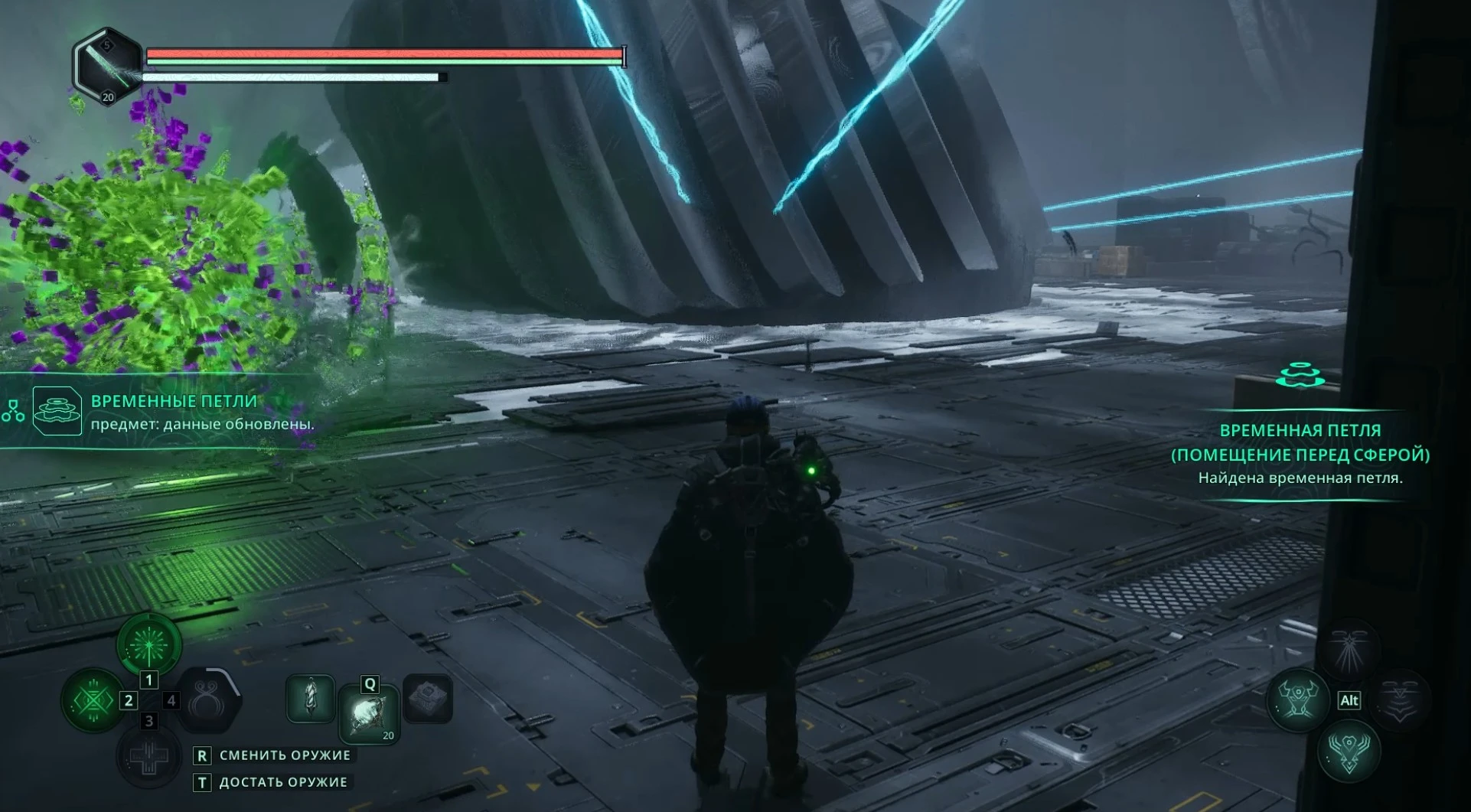This screenshot has height=812, width=1471.
Task: Select the dimmed chevron drone module
Action: click(1400, 699)
